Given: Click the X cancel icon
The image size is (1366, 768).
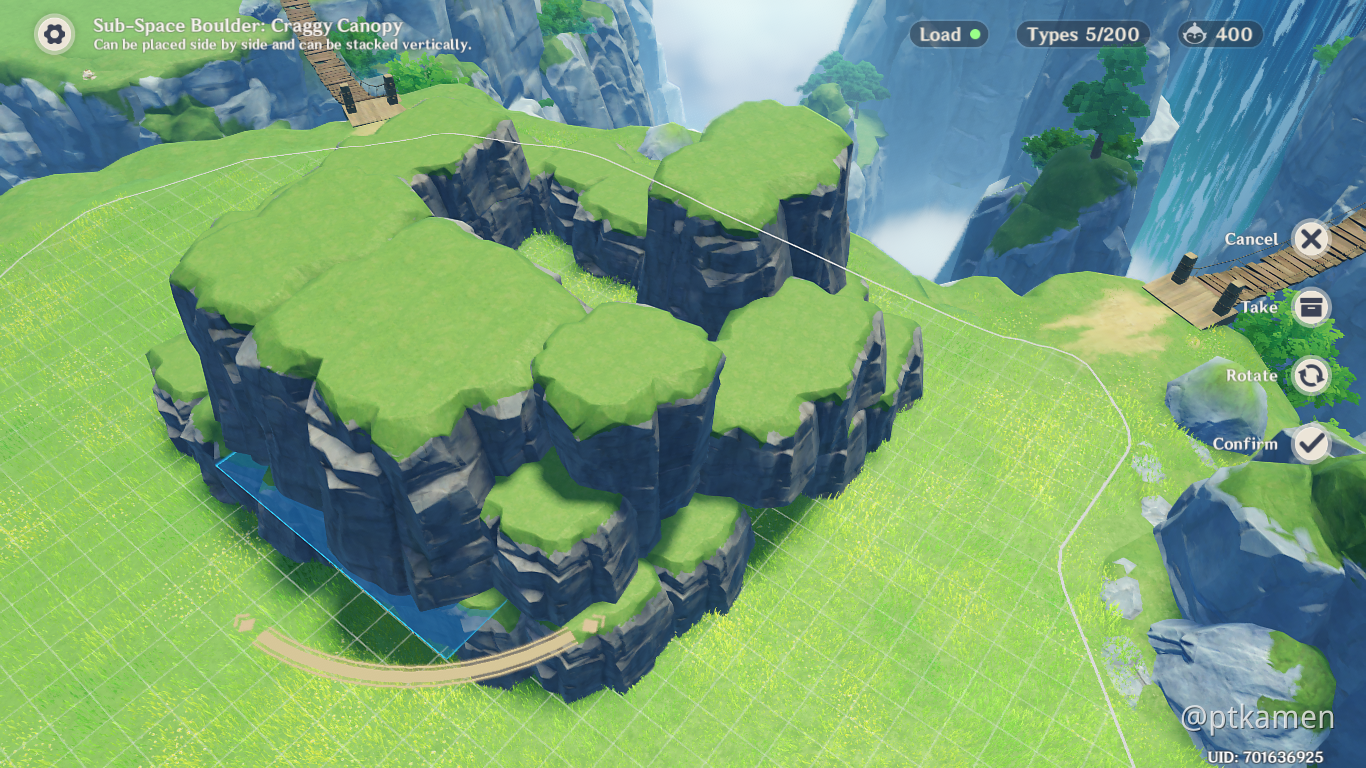Looking at the screenshot, I should click(1310, 239).
